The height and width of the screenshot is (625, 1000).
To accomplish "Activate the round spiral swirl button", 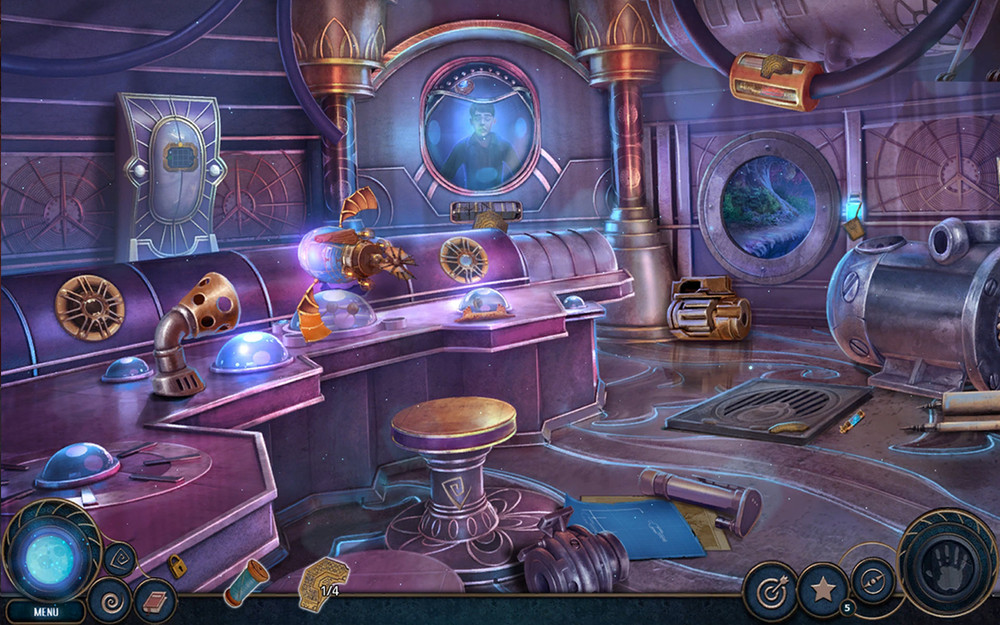I will pyautogui.click(x=108, y=599).
